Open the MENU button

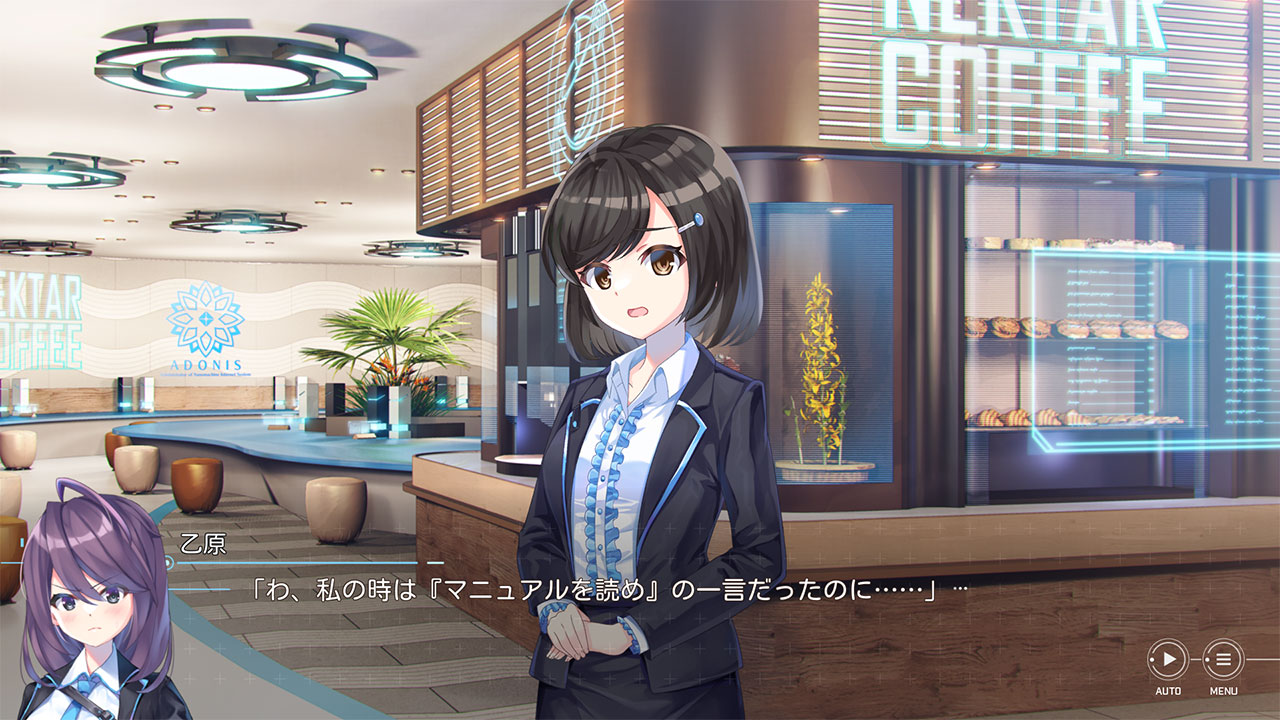pos(1223,660)
